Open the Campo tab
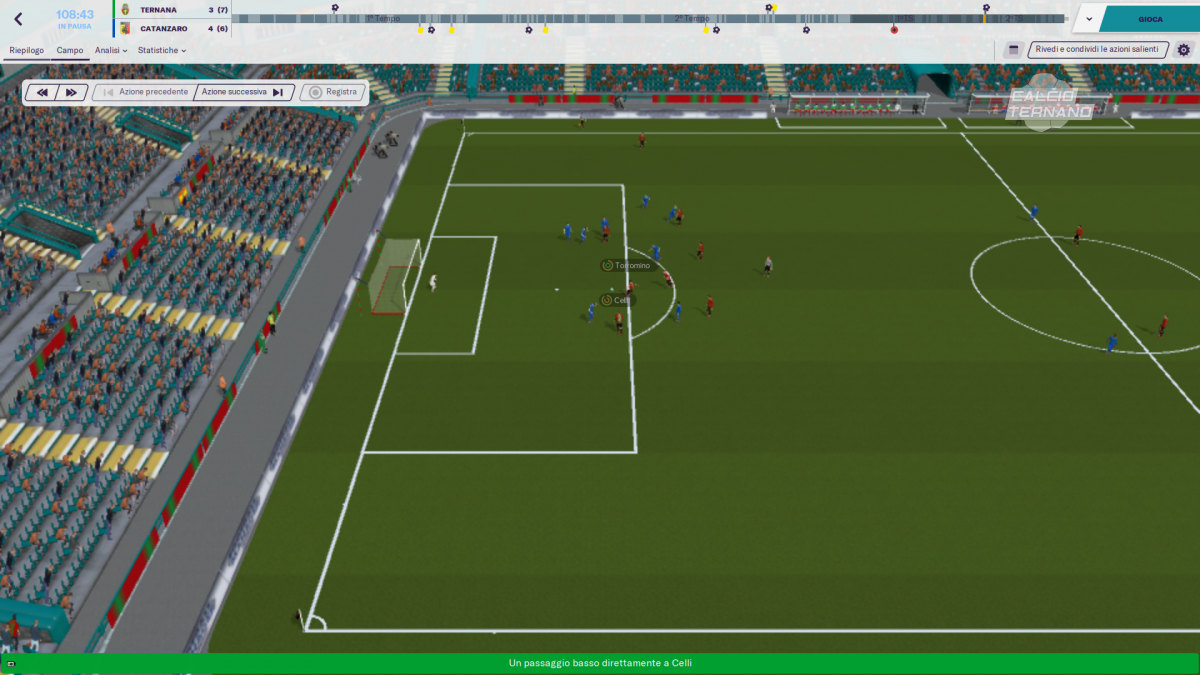The width and height of the screenshot is (1200, 675). pyautogui.click(x=70, y=50)
